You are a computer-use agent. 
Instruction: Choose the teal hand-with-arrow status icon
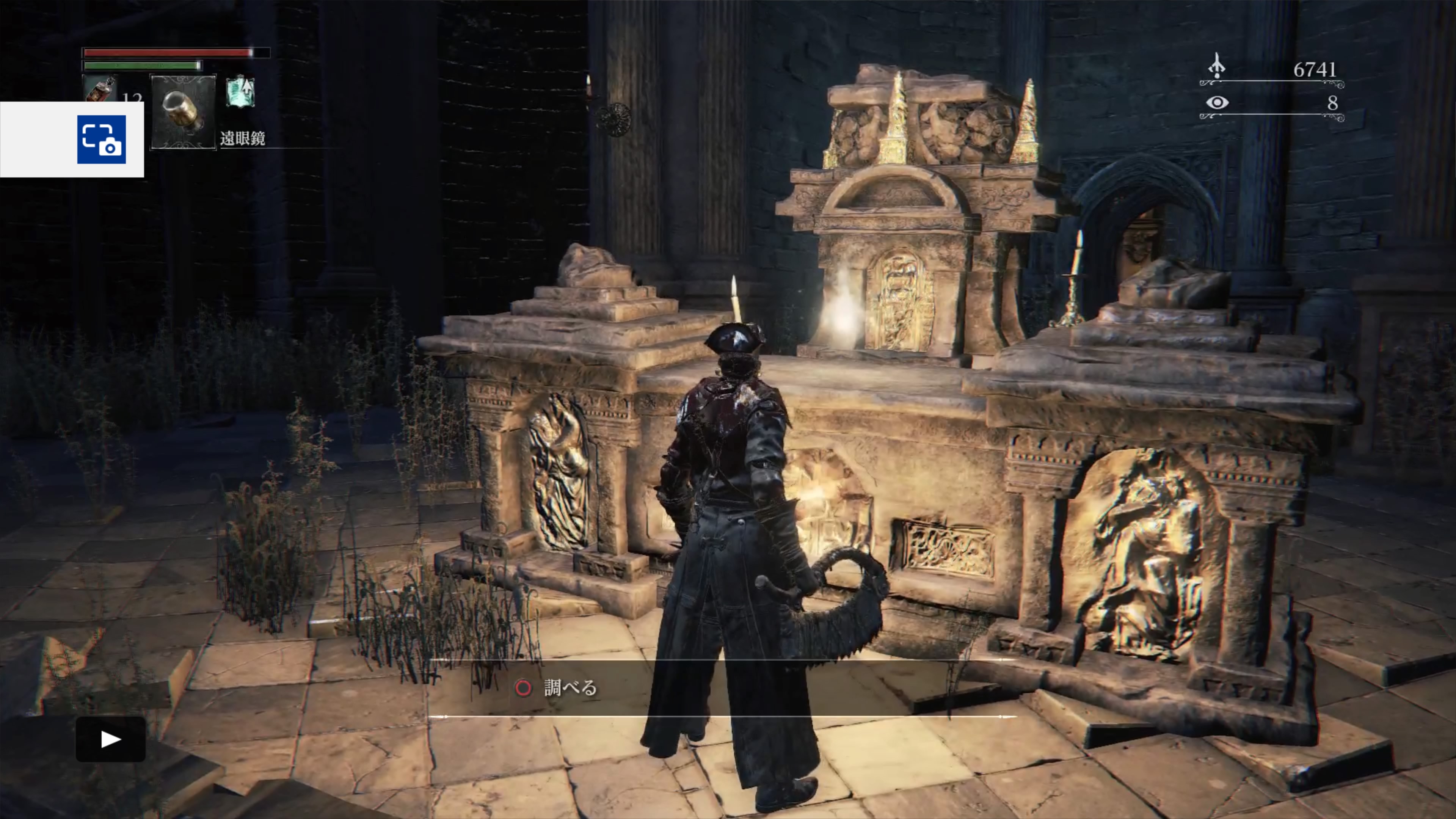pyautogui.click(x=240, y=91)
